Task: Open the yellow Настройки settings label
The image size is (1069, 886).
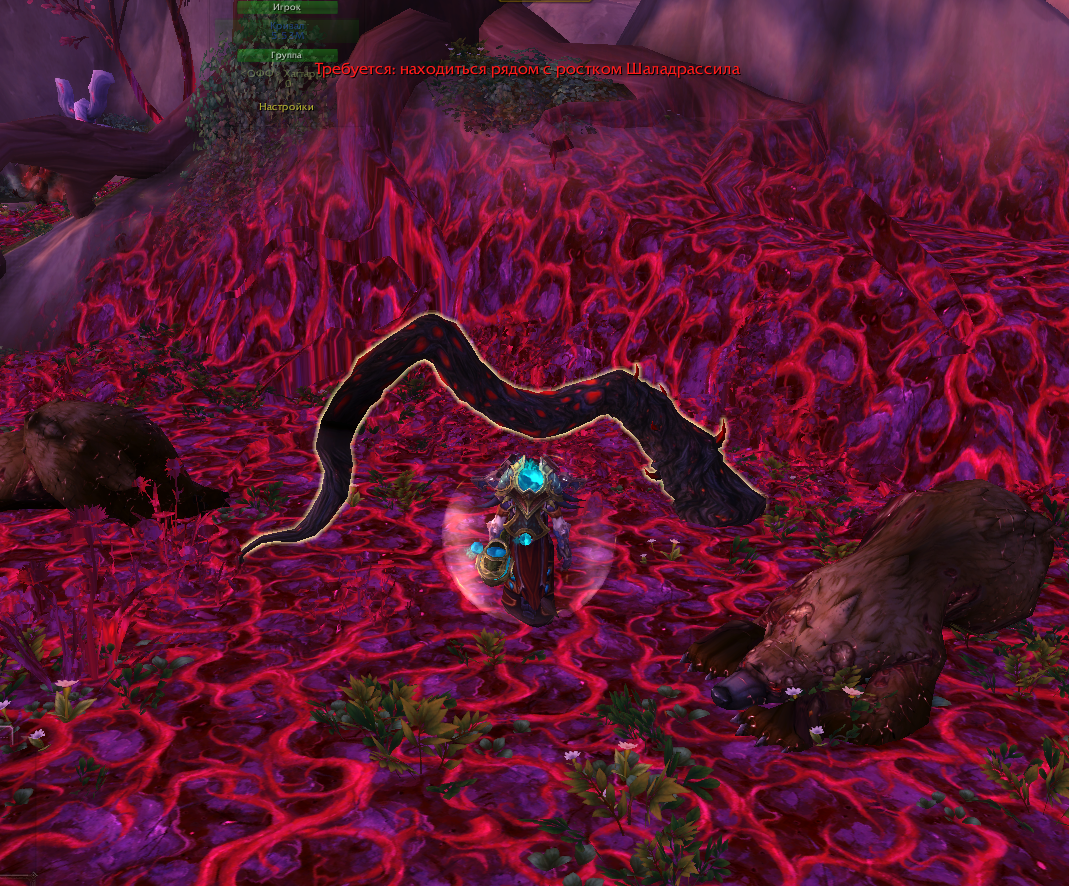Action: (286, 106)
